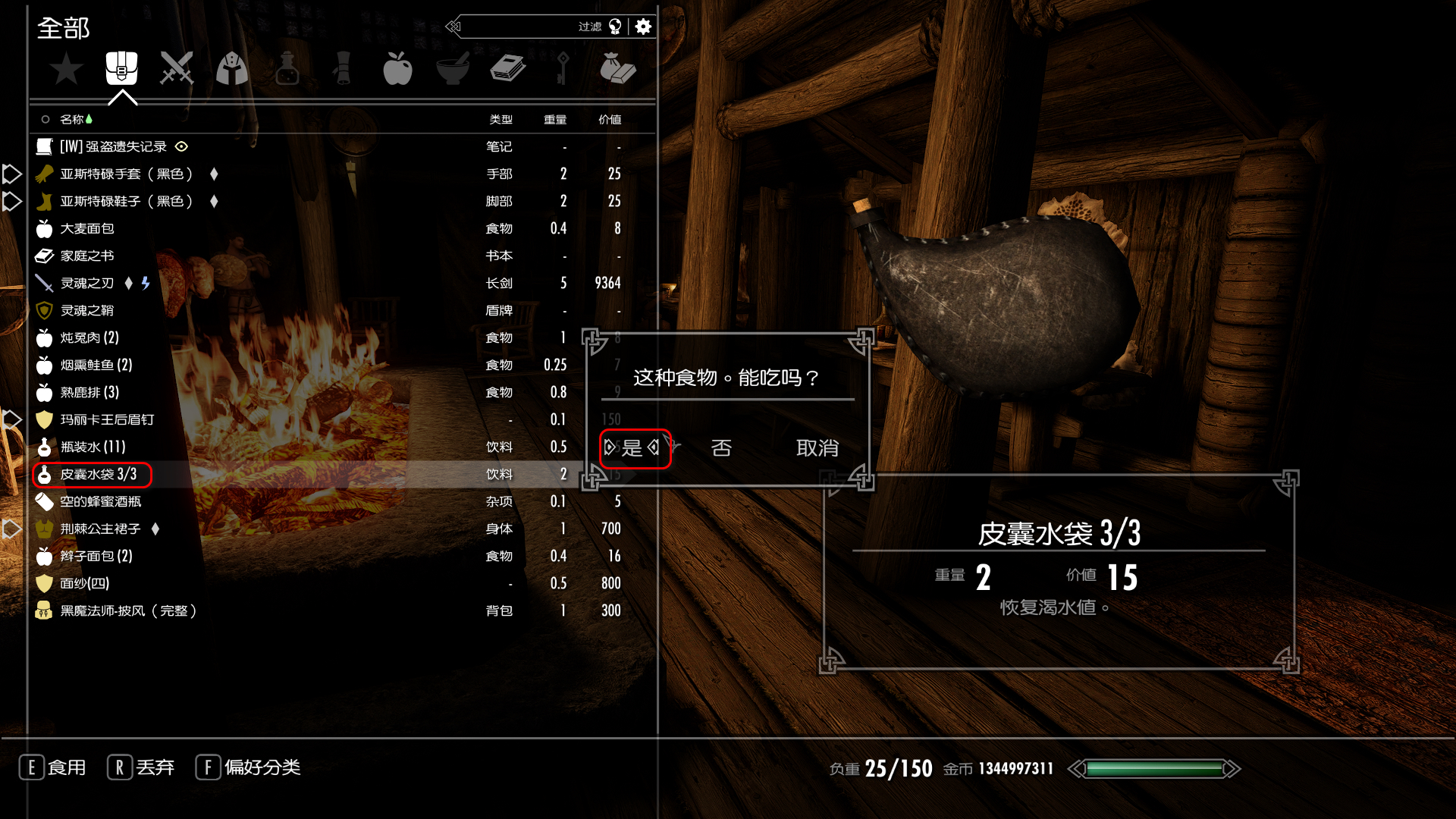1456x819 pixels.
Task: Select the 皮囊水袋 3/3 item row
Action: pyautogui.click(x=99, y=475)
